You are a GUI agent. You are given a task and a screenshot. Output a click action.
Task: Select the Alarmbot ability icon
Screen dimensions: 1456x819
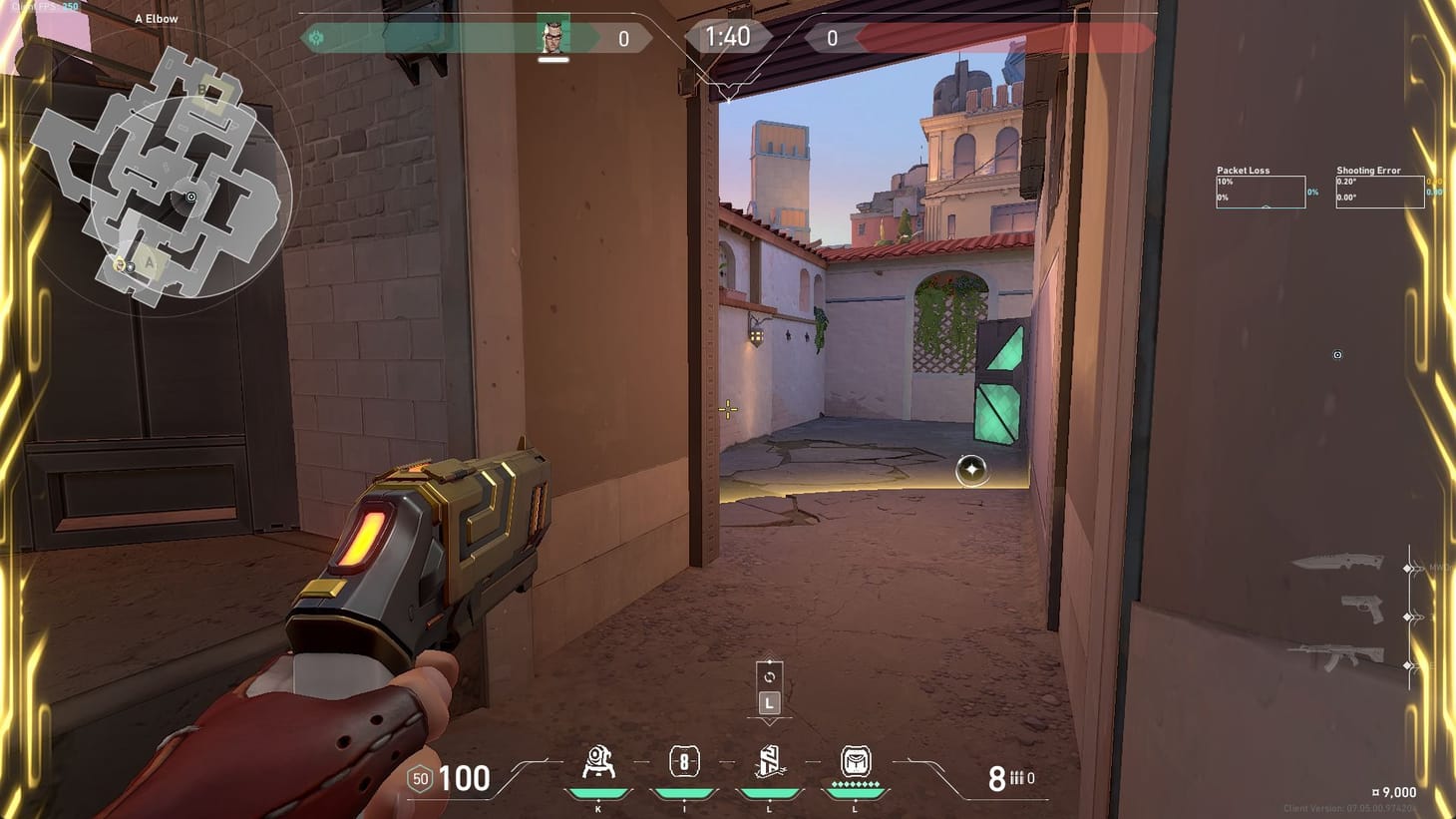(x=685, y=763)
